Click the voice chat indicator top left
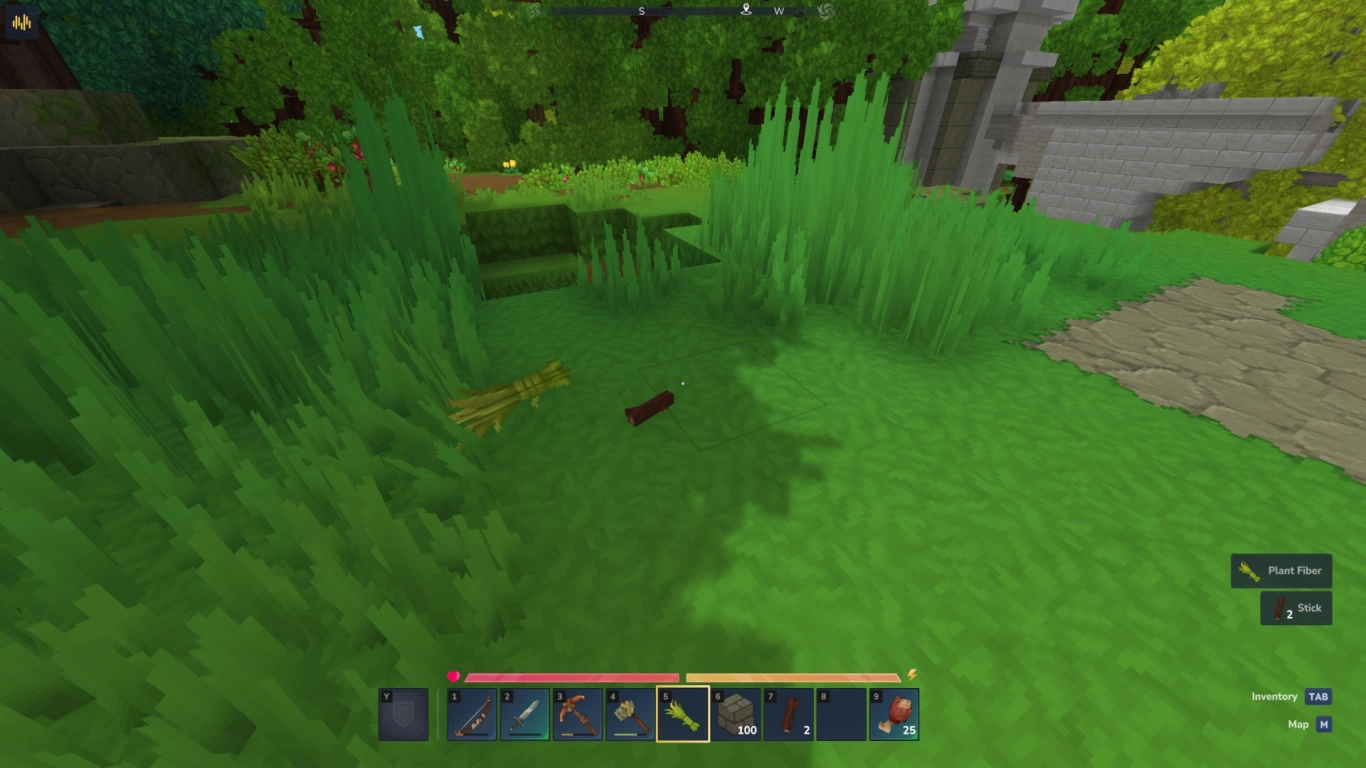 (22, 20)
